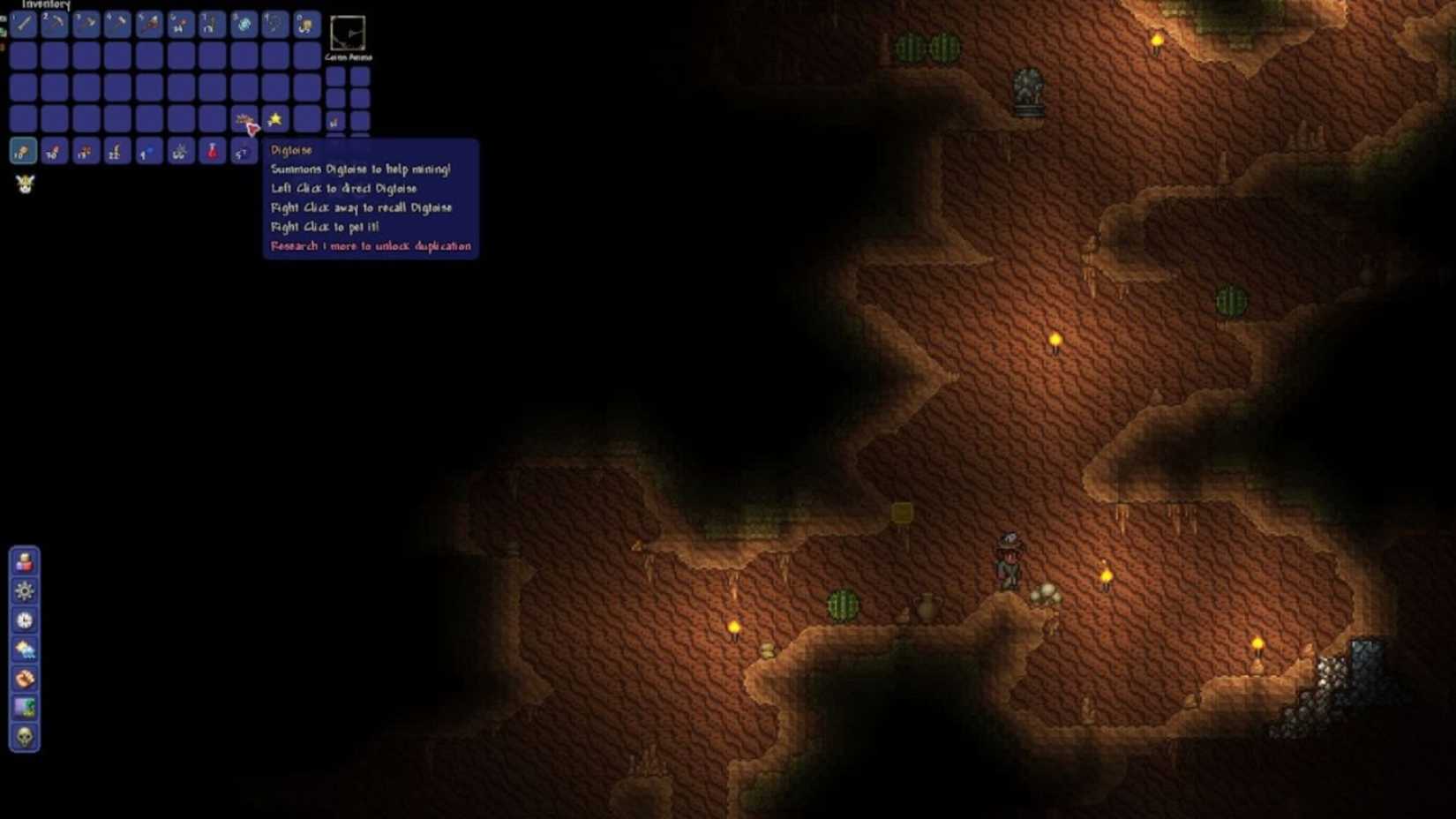Select the hammer in hotbar slot 4
This screenshot has width=1456, height=819.
coord(115,24)
